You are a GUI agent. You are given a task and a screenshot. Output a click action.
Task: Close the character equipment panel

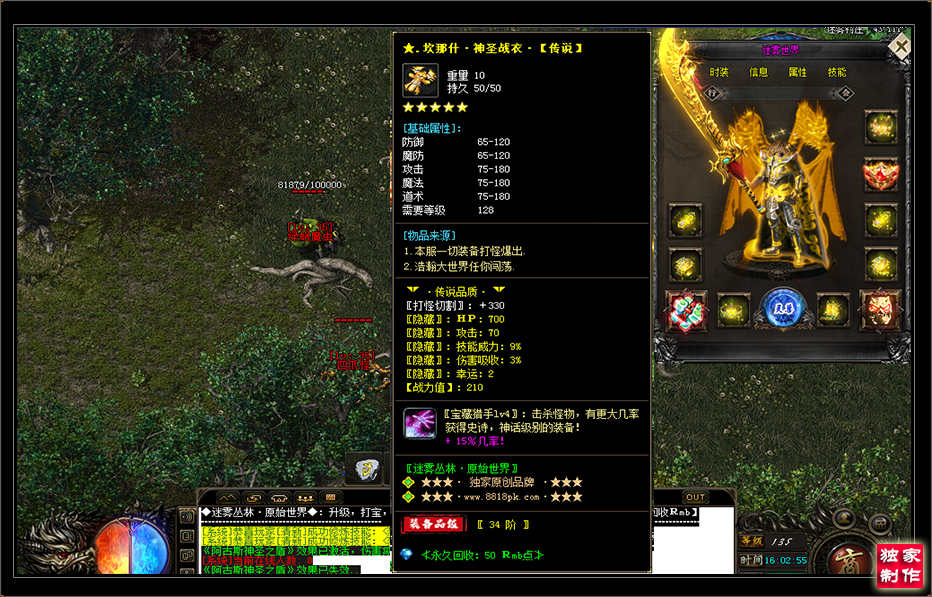(901, 46)
